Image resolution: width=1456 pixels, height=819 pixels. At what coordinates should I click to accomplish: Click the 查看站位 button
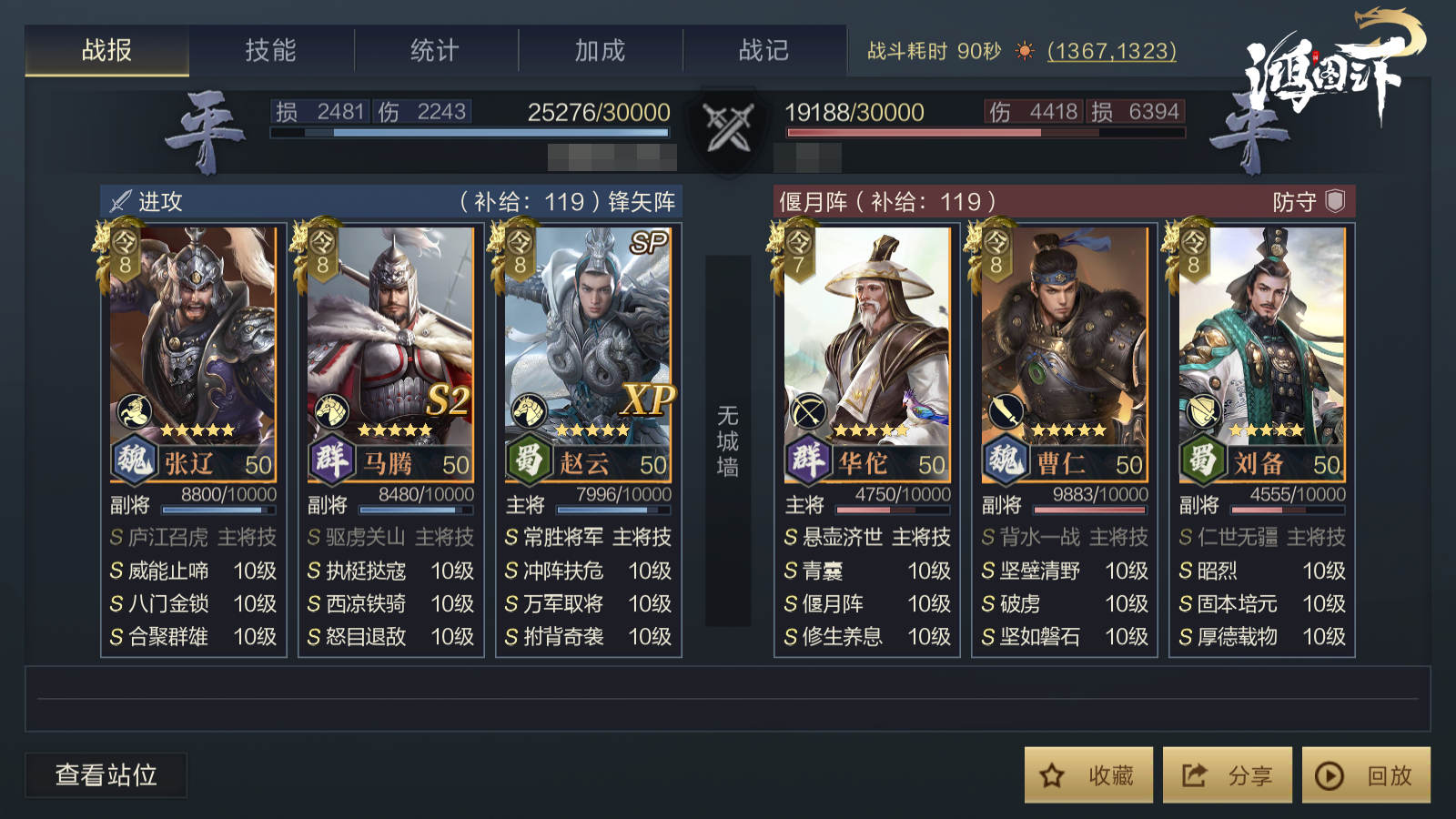pos(106,775)
